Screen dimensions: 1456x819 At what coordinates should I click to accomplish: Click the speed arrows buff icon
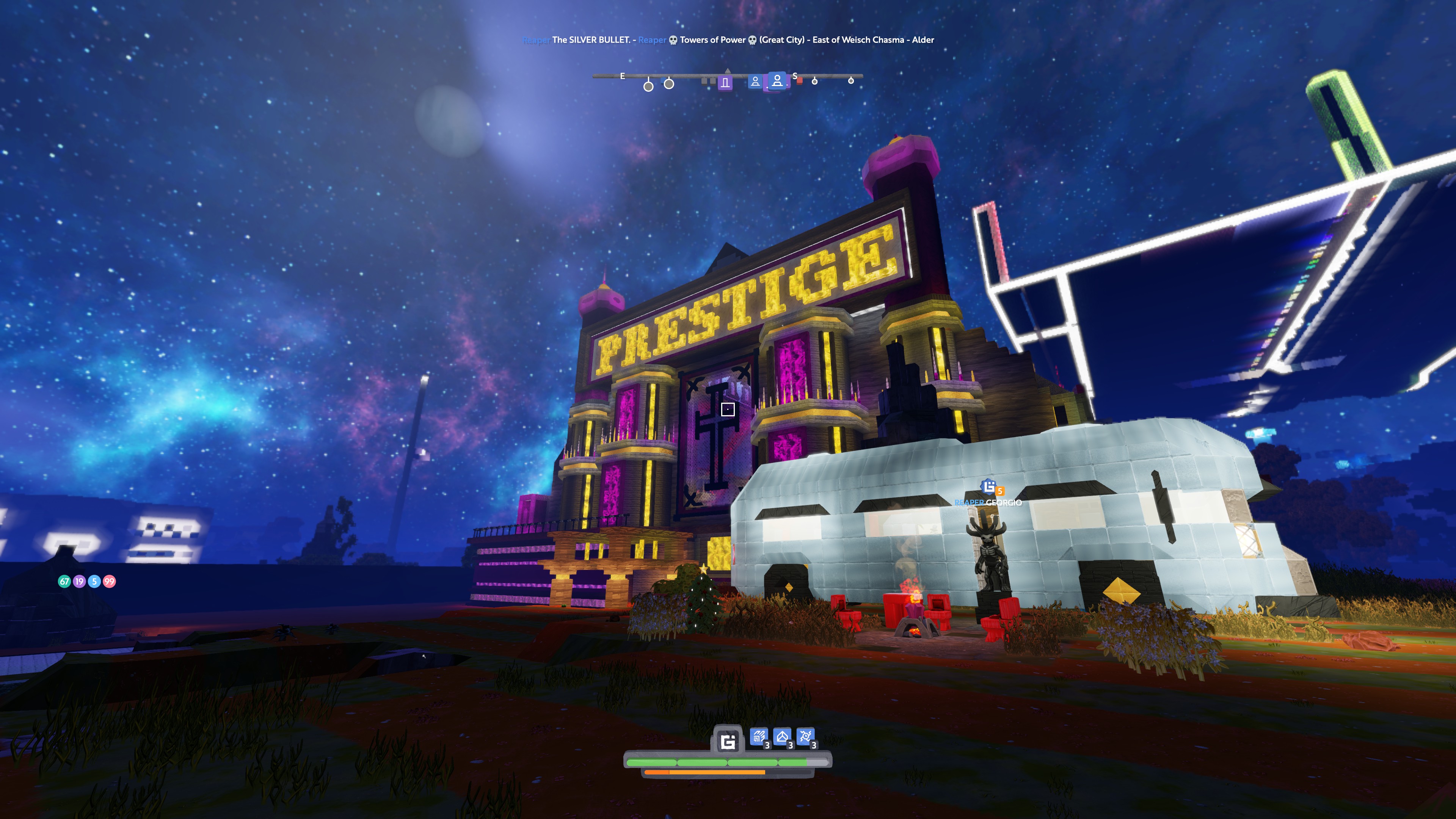pos(758,736)
